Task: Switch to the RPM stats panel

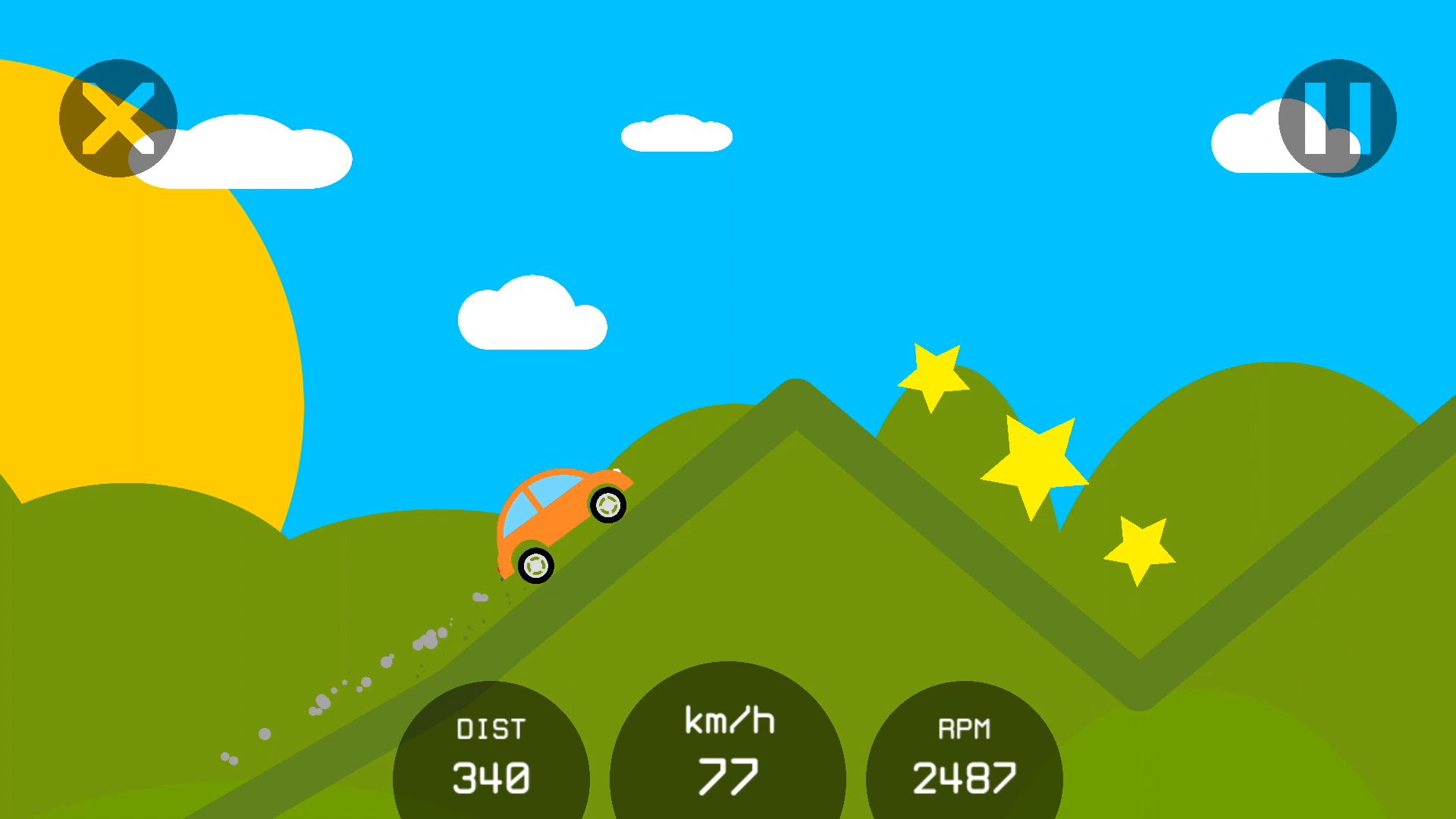Action: pyautogui.click(x=965, y=751)
